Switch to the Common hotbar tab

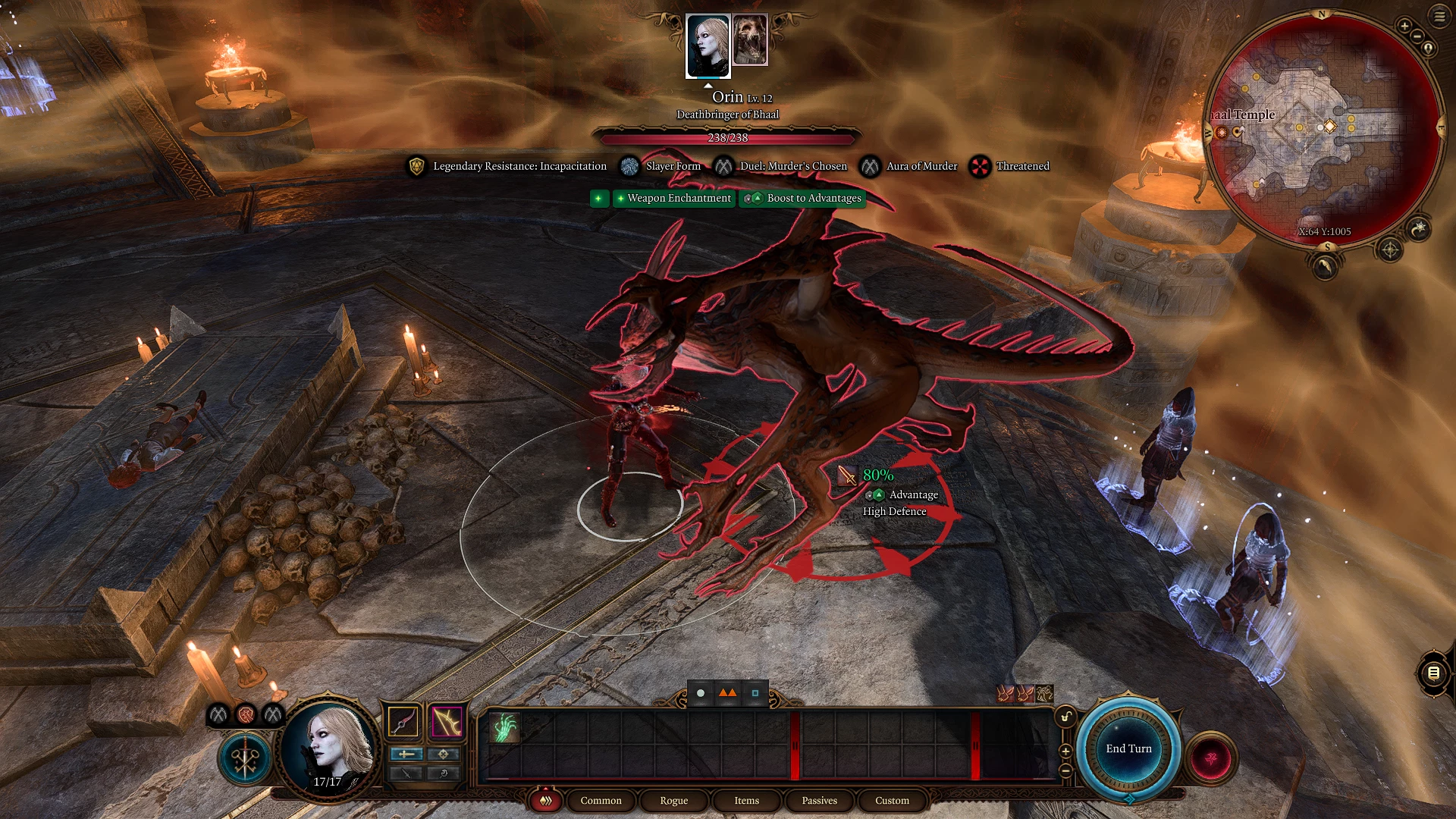point(601,800)
